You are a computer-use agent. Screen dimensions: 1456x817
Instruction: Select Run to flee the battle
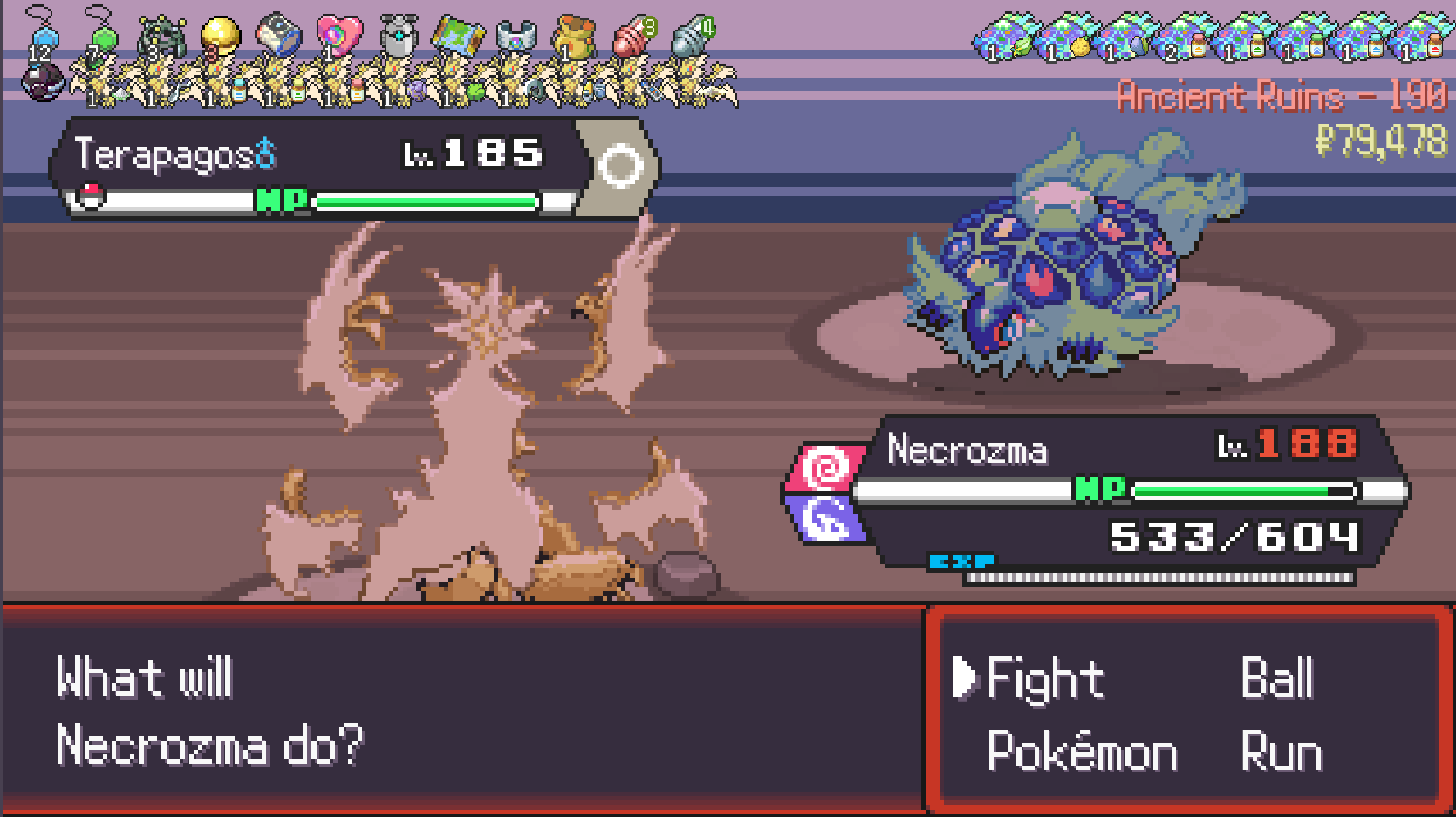pyautogui.click(x=1281, y=752)
